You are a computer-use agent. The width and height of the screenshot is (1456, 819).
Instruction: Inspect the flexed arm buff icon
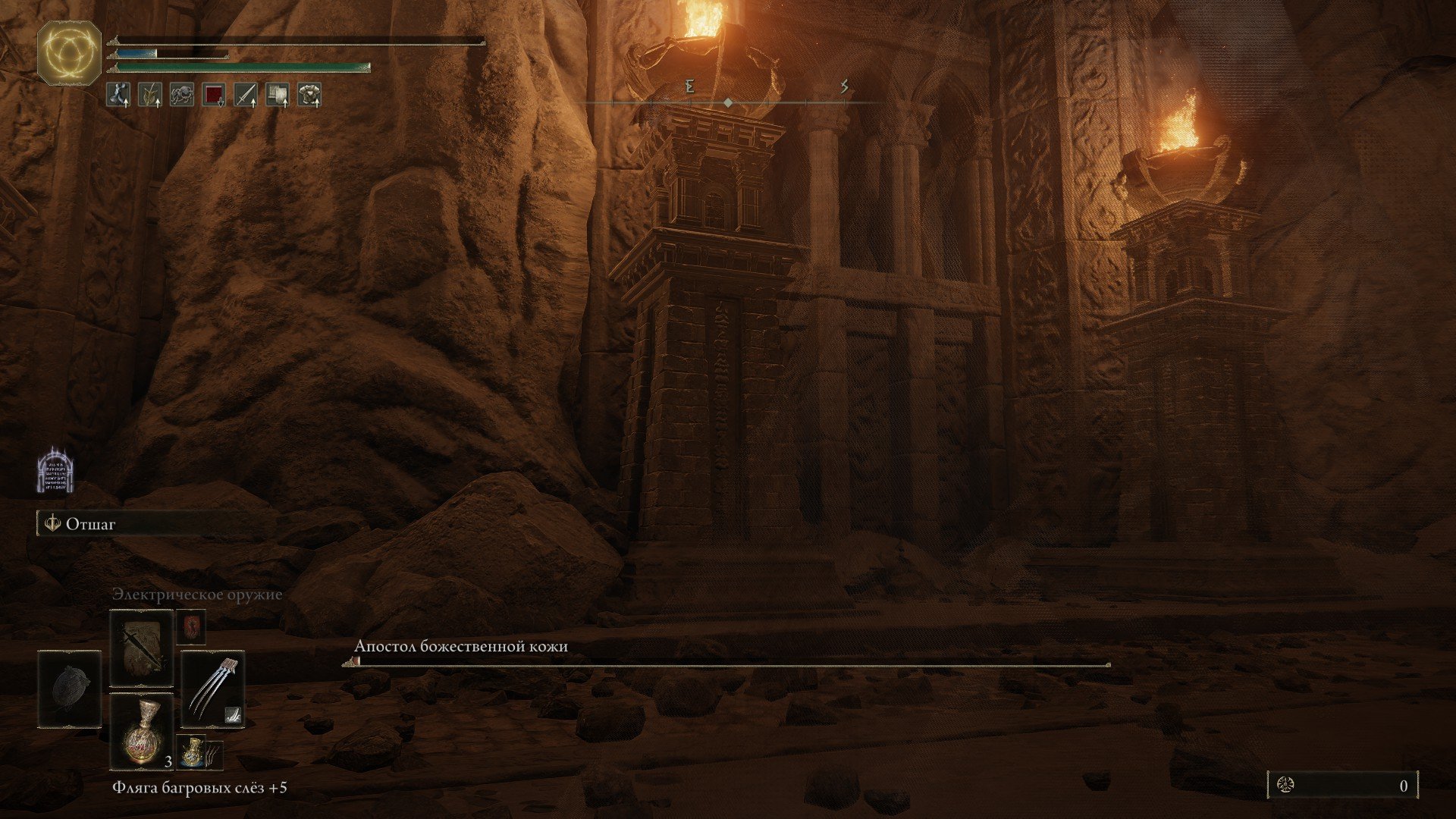click(x=118, y=94)
